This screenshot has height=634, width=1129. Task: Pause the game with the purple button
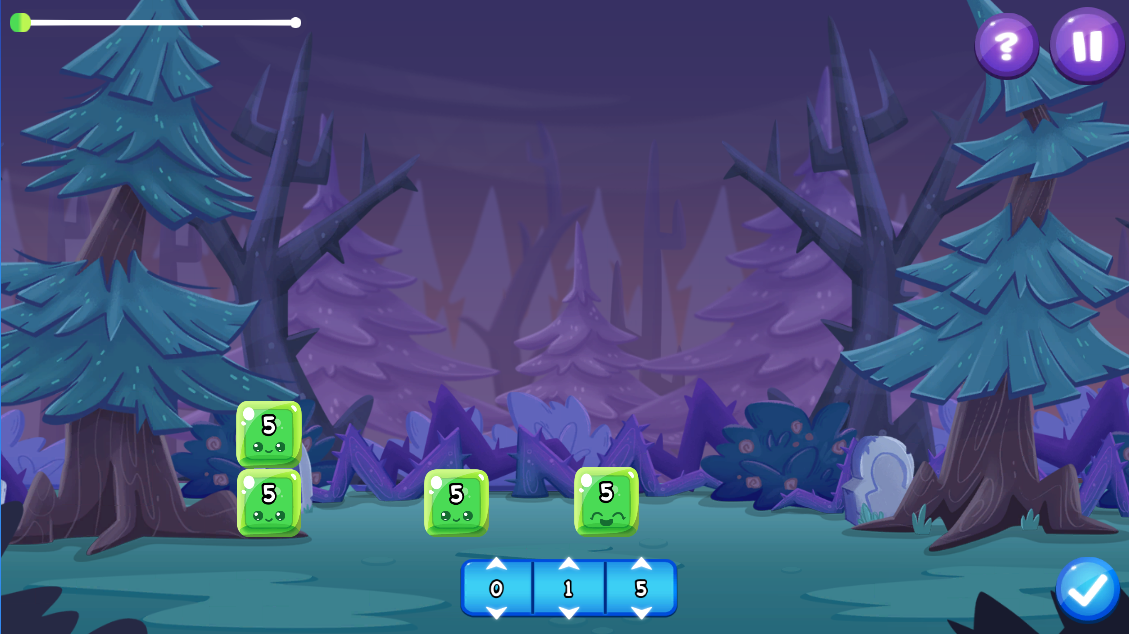point(1087,44)
